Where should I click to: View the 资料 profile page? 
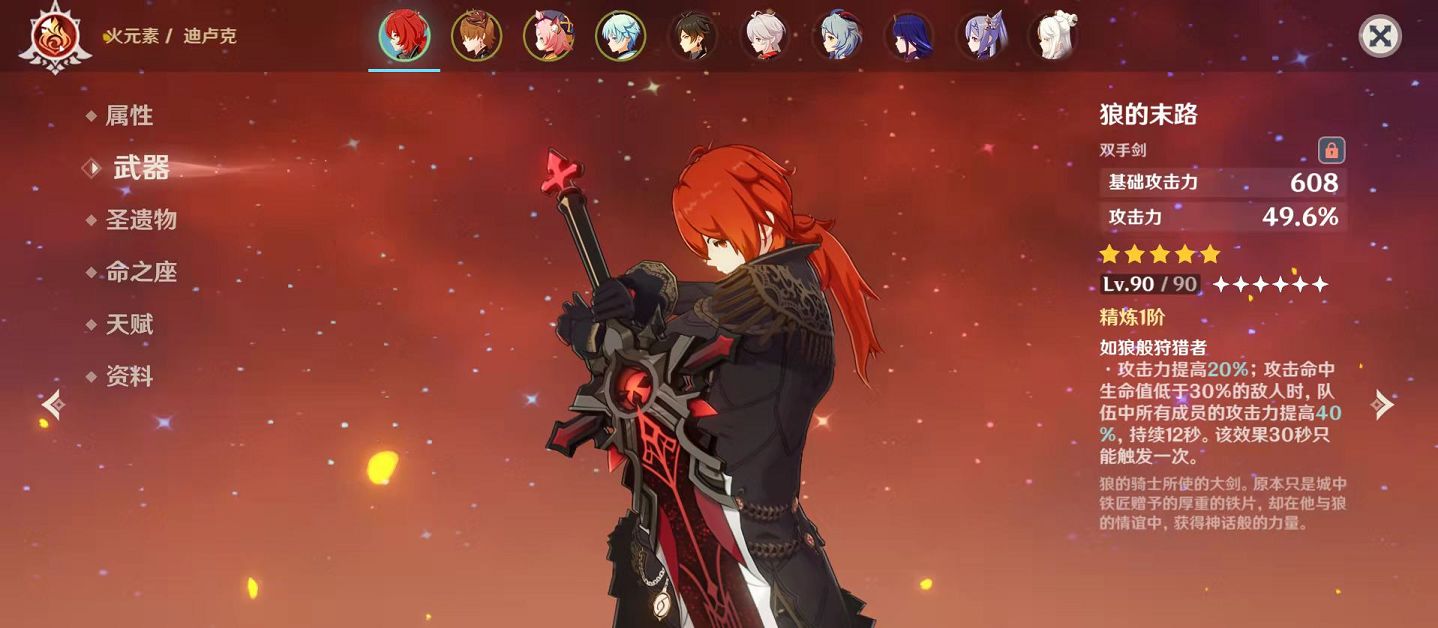(129, 376)
